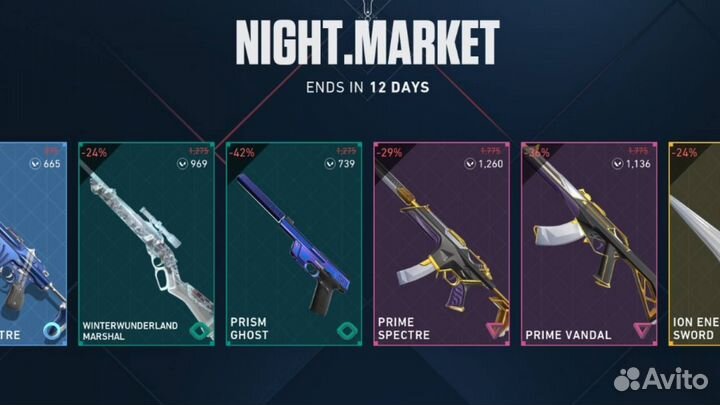This screenshot has width=720, height=405.
Task: Select the Winterwunderland Marshal card
Action: (147, 245)
